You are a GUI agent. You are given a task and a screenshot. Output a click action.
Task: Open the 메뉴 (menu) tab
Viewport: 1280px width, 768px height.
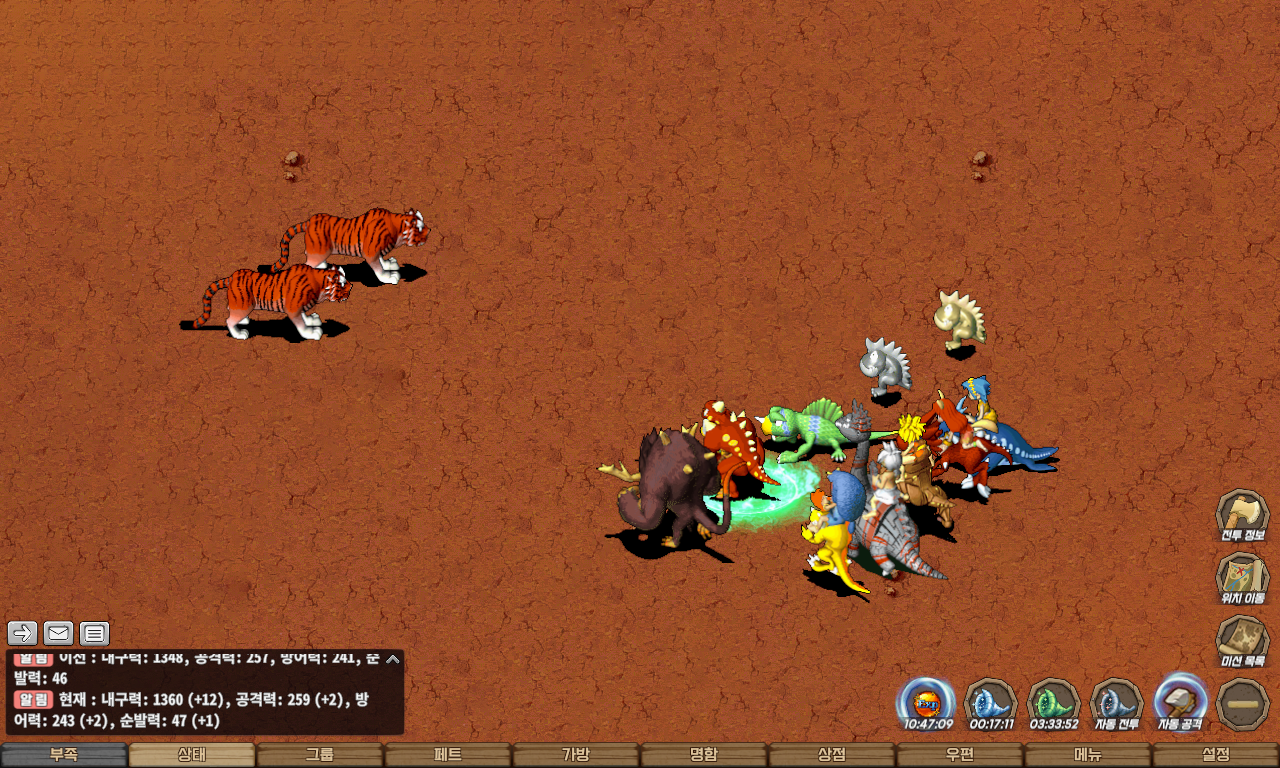tap(1088, 755)
